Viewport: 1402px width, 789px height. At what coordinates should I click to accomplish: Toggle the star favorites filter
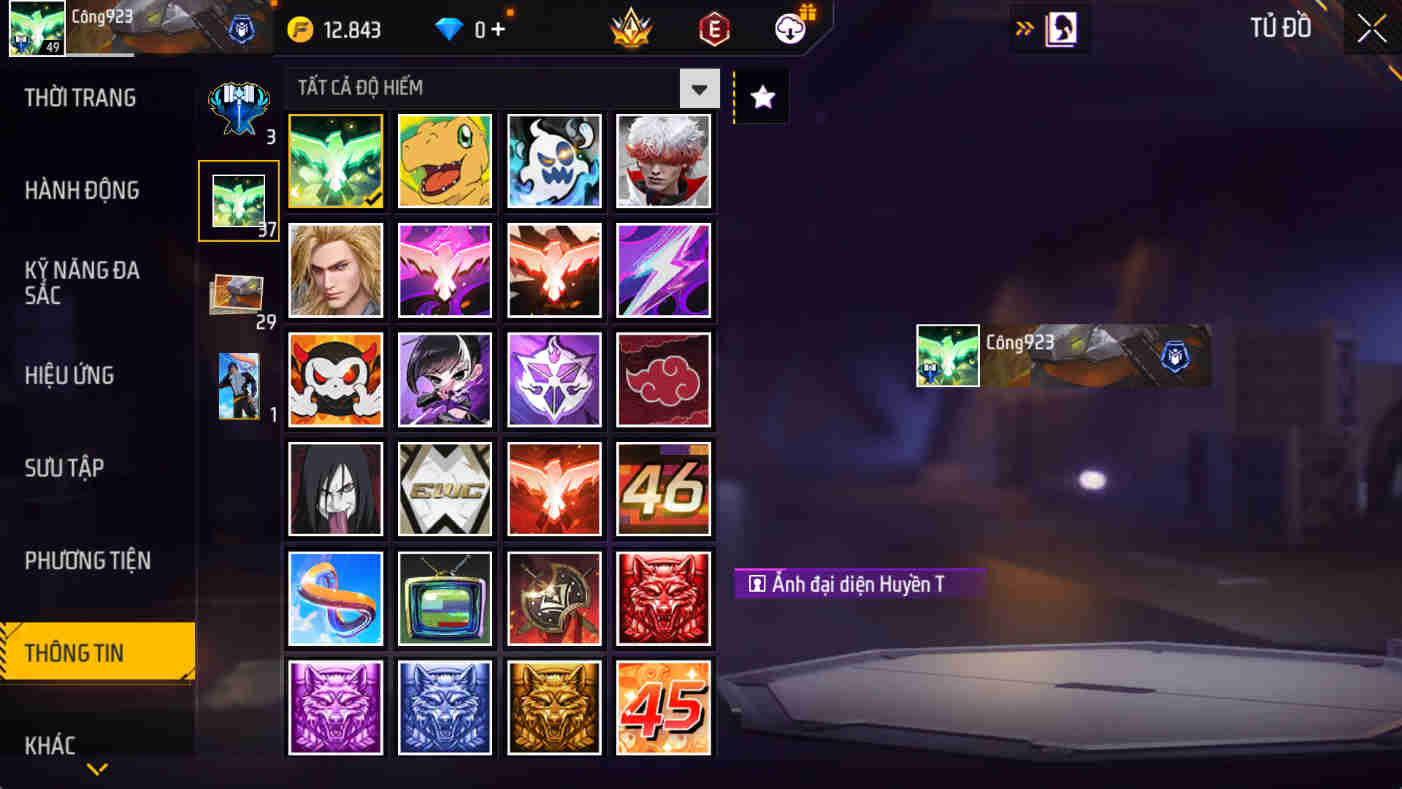[x=761, y=96]
